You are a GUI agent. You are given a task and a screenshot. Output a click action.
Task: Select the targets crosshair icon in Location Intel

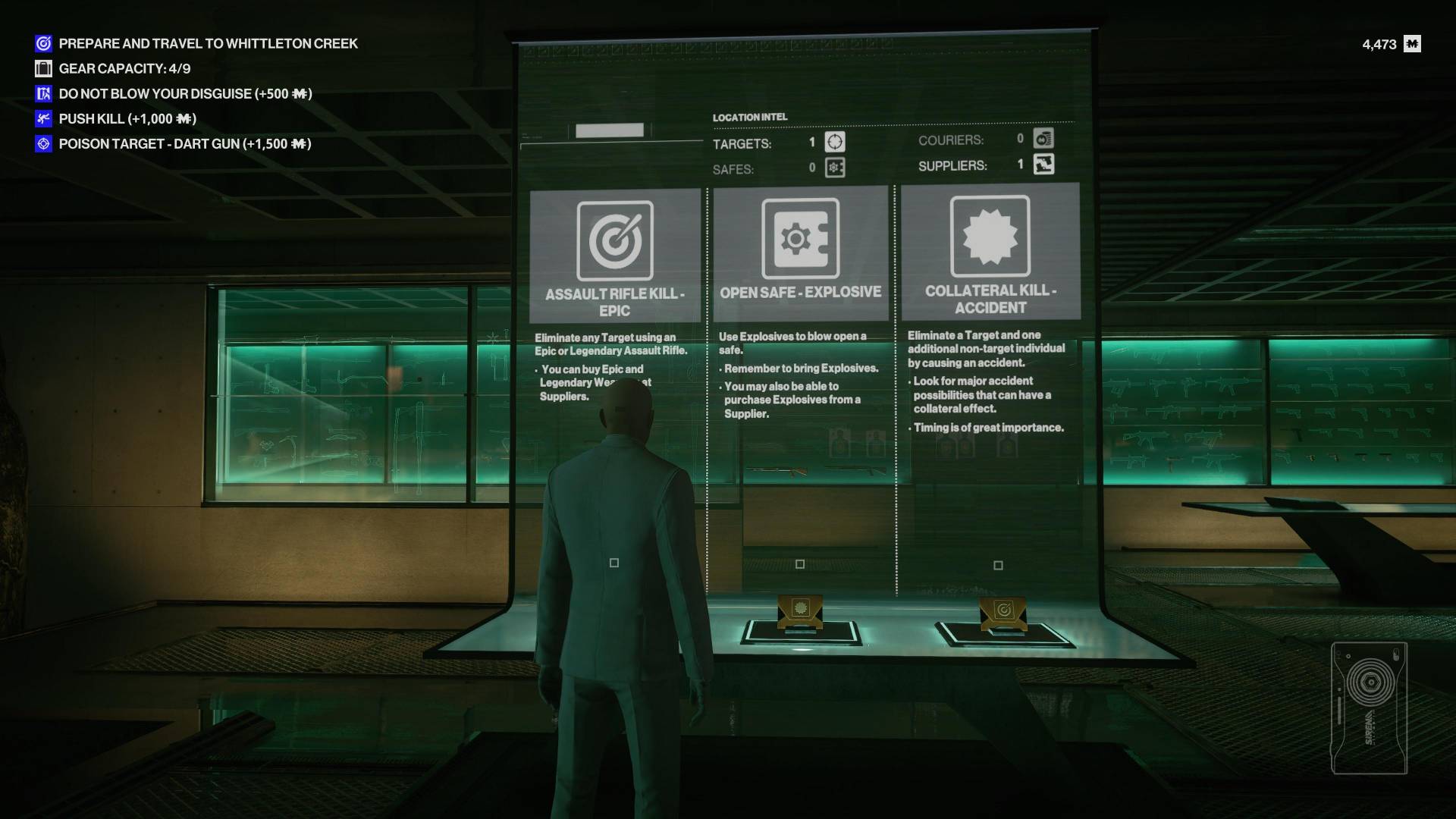[x=834, y=143]
